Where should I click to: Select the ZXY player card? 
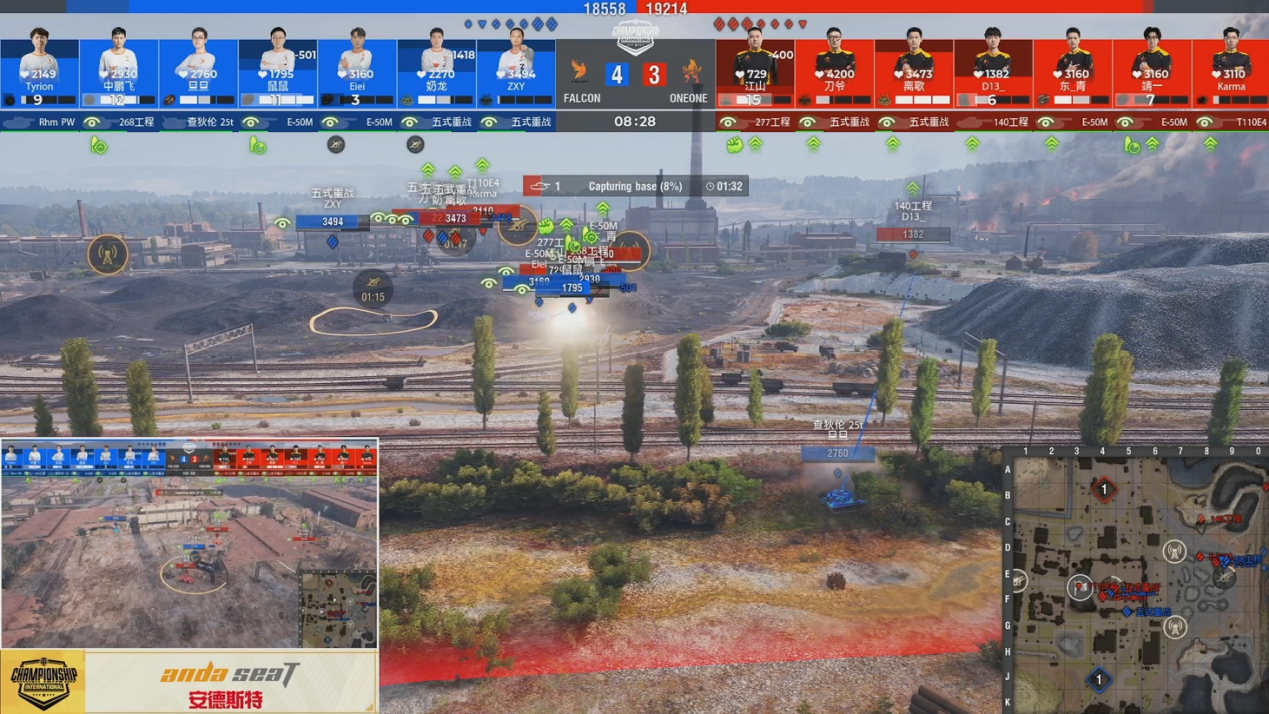pos(516,70)
